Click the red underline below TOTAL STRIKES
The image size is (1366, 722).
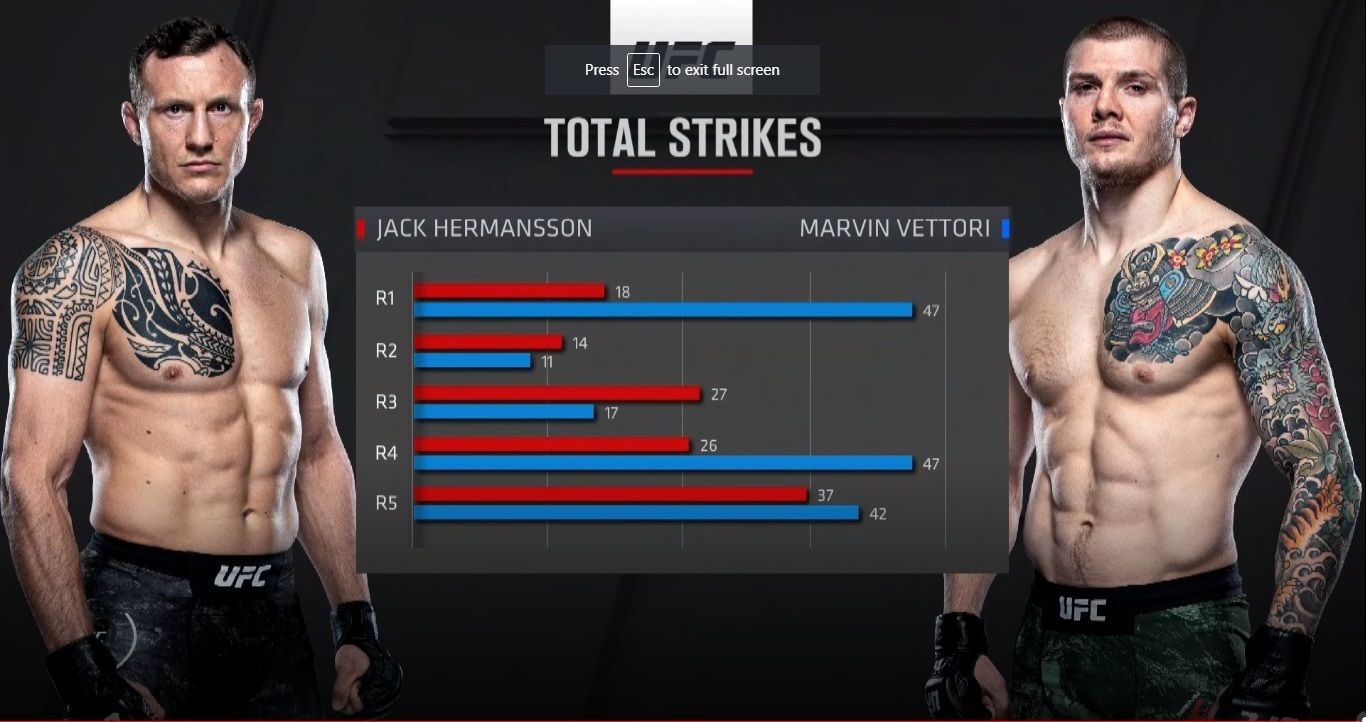[x=683, y=172]
